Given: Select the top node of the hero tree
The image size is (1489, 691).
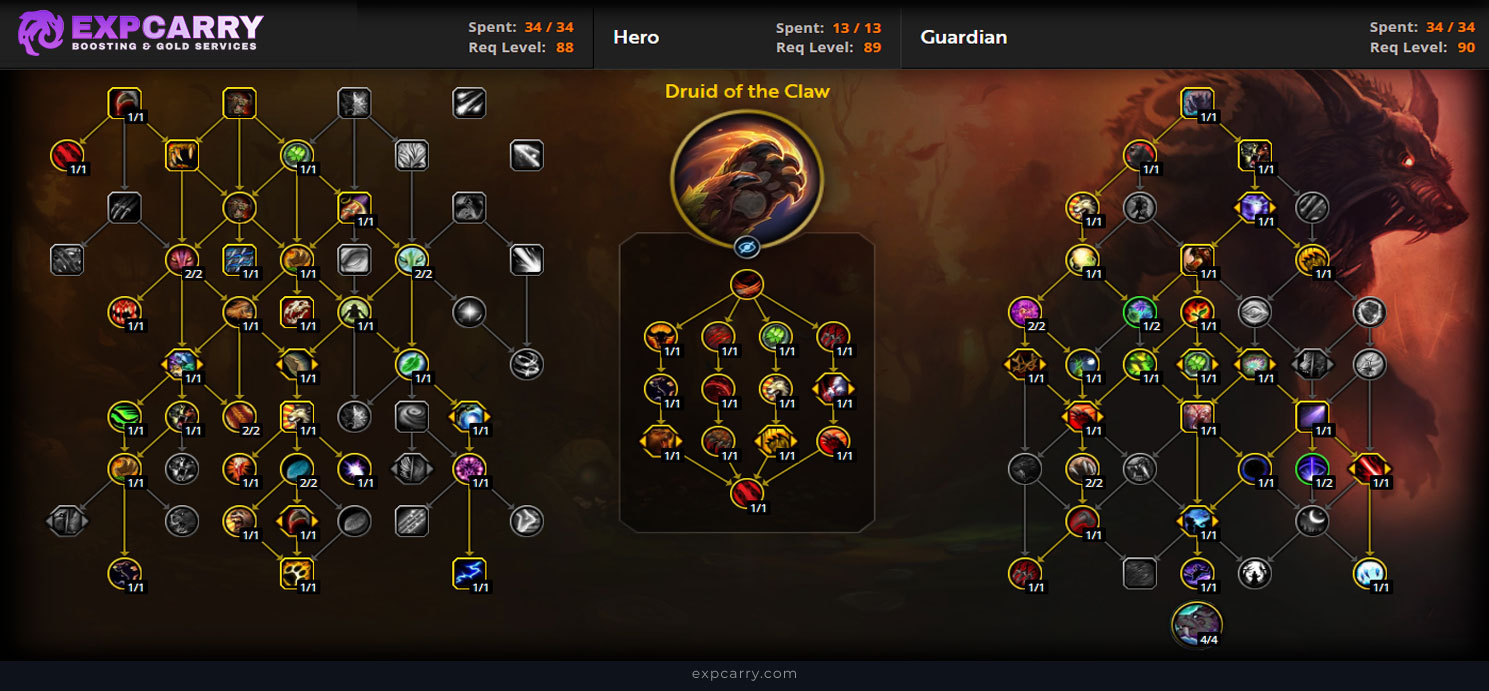Looking at the screenshot, I should pos(746,284).
